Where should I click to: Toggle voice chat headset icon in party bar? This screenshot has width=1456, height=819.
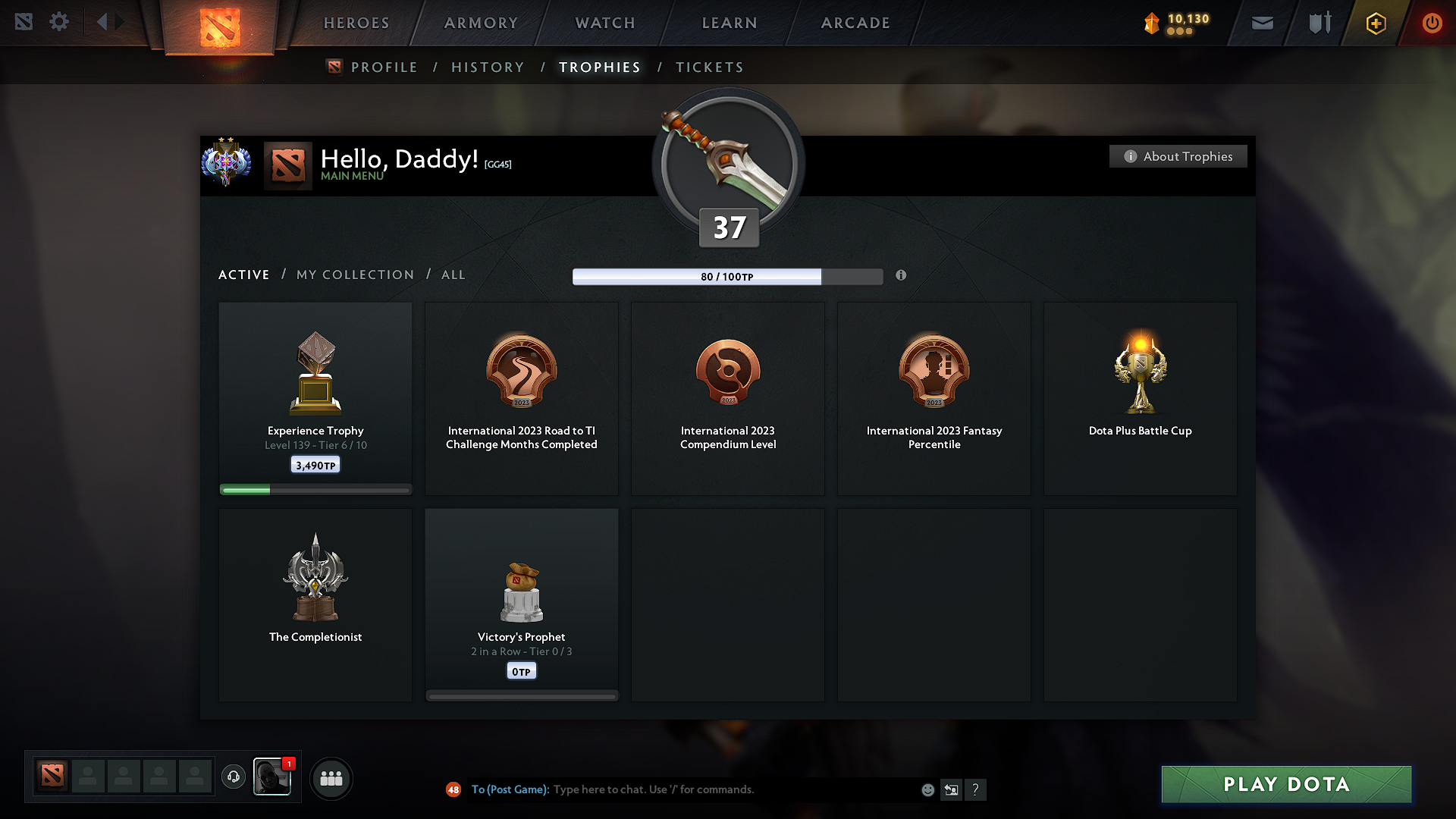tap(234, 777)
